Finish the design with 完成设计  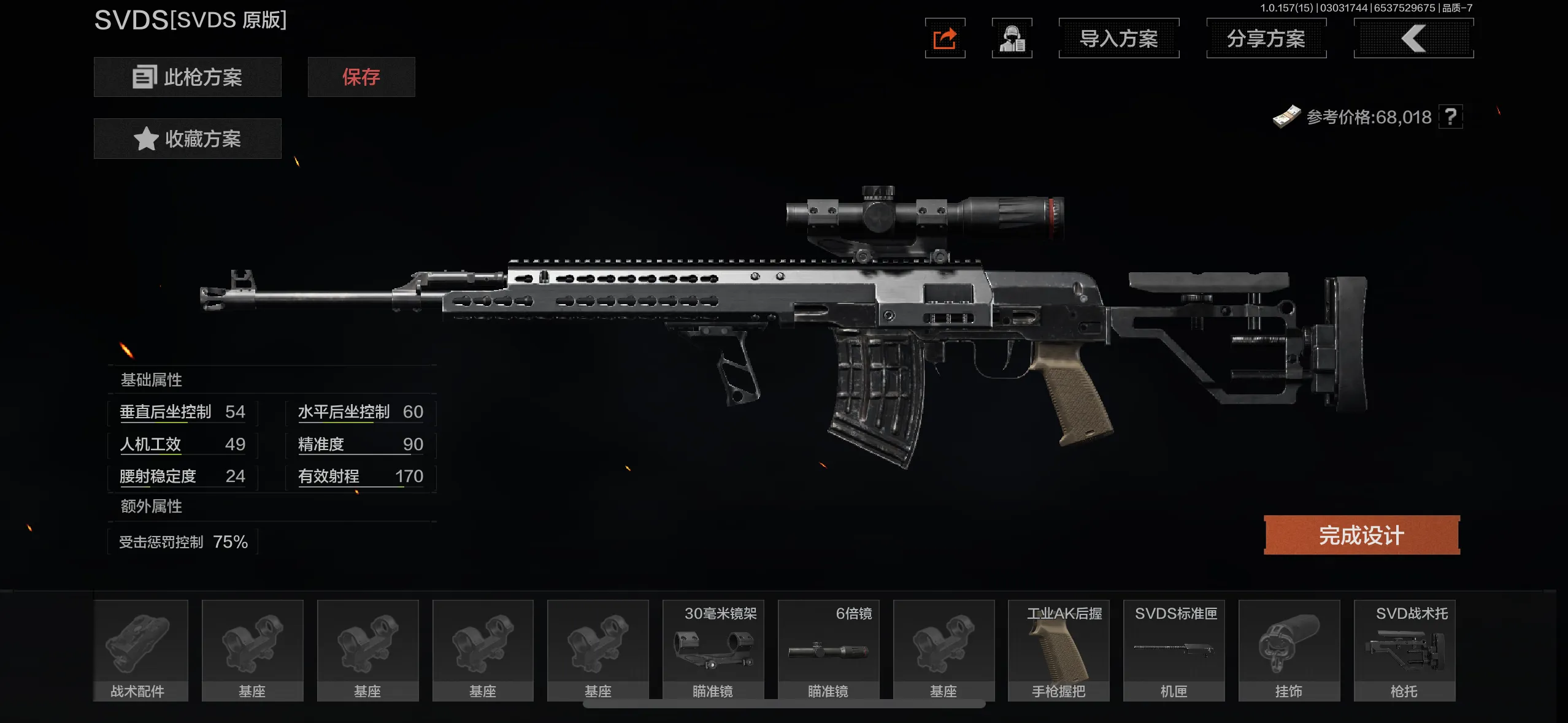click(1361, 535)
